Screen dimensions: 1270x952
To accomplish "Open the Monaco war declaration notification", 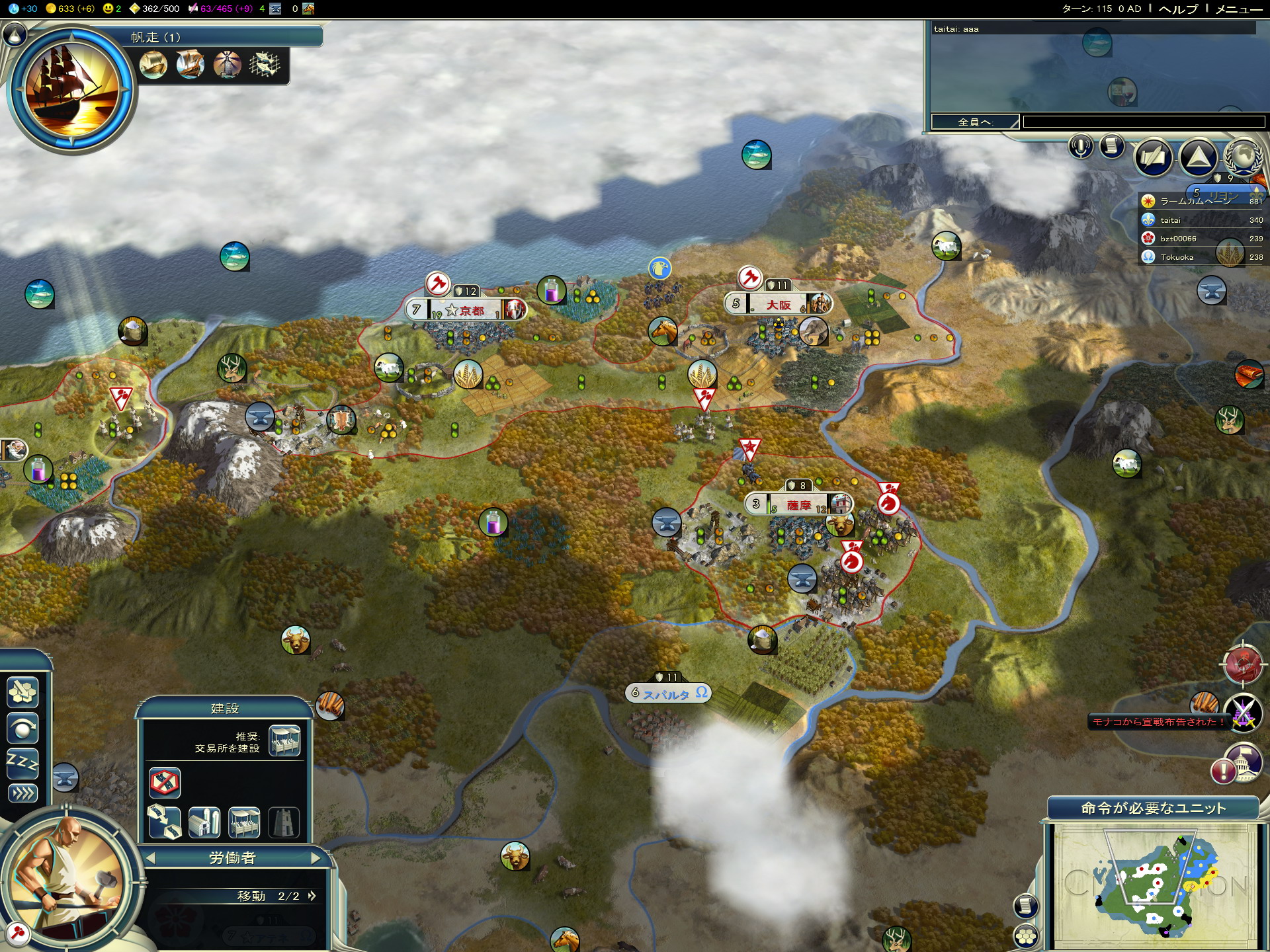I will pyautogui.click(x=1158, y=722).
